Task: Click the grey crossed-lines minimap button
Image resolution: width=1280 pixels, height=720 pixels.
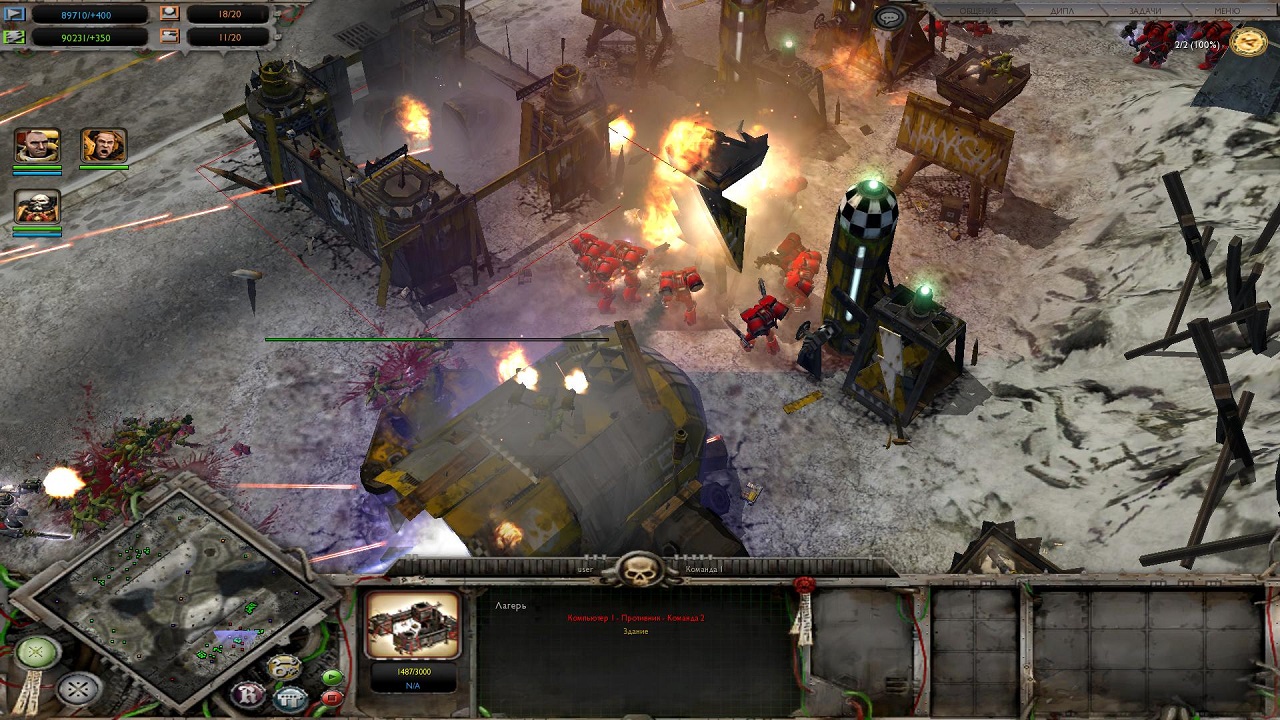Action: [78, 689]
